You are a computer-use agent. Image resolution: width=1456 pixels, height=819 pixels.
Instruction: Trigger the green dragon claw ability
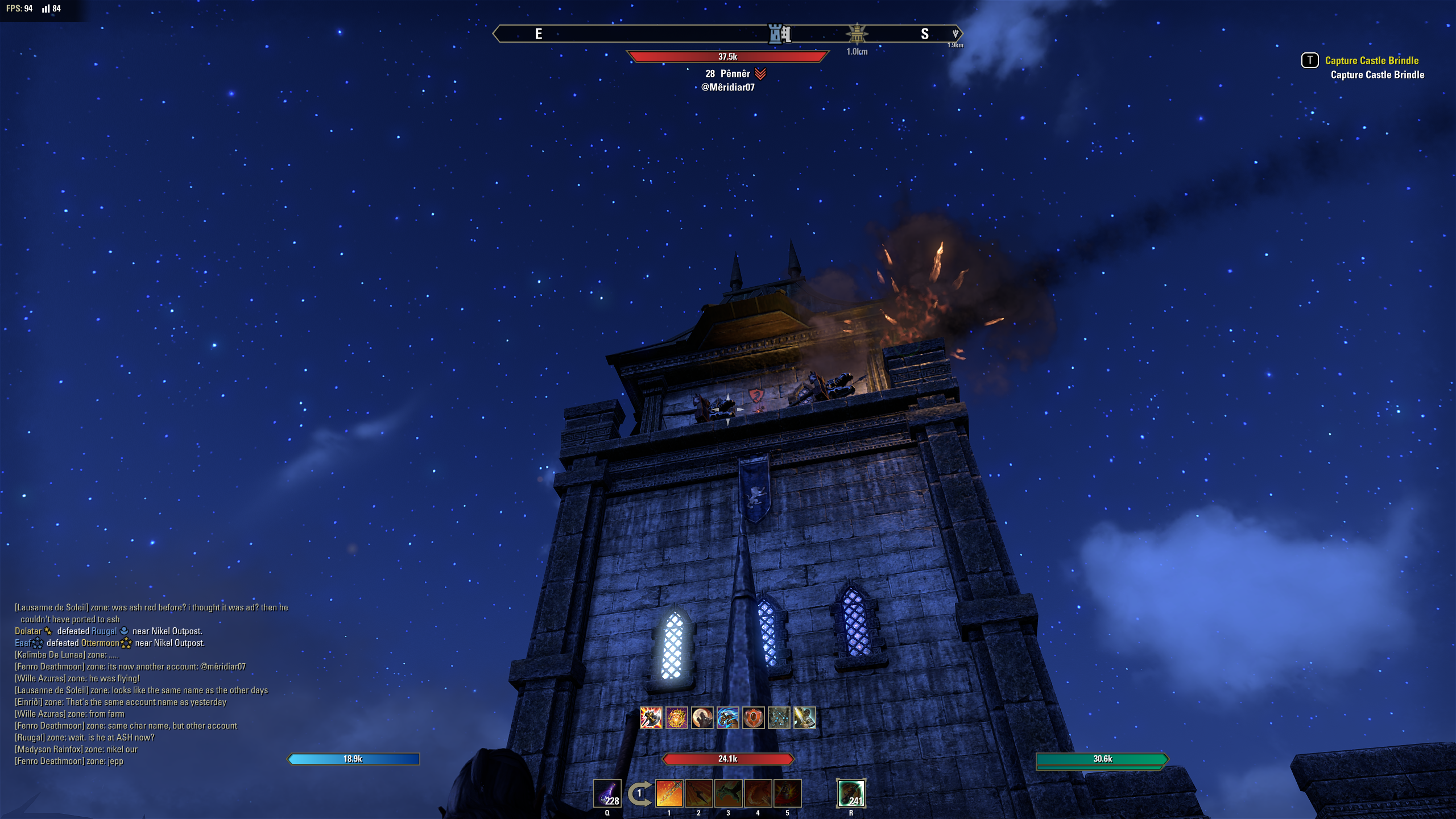click(x=729, y=793)
